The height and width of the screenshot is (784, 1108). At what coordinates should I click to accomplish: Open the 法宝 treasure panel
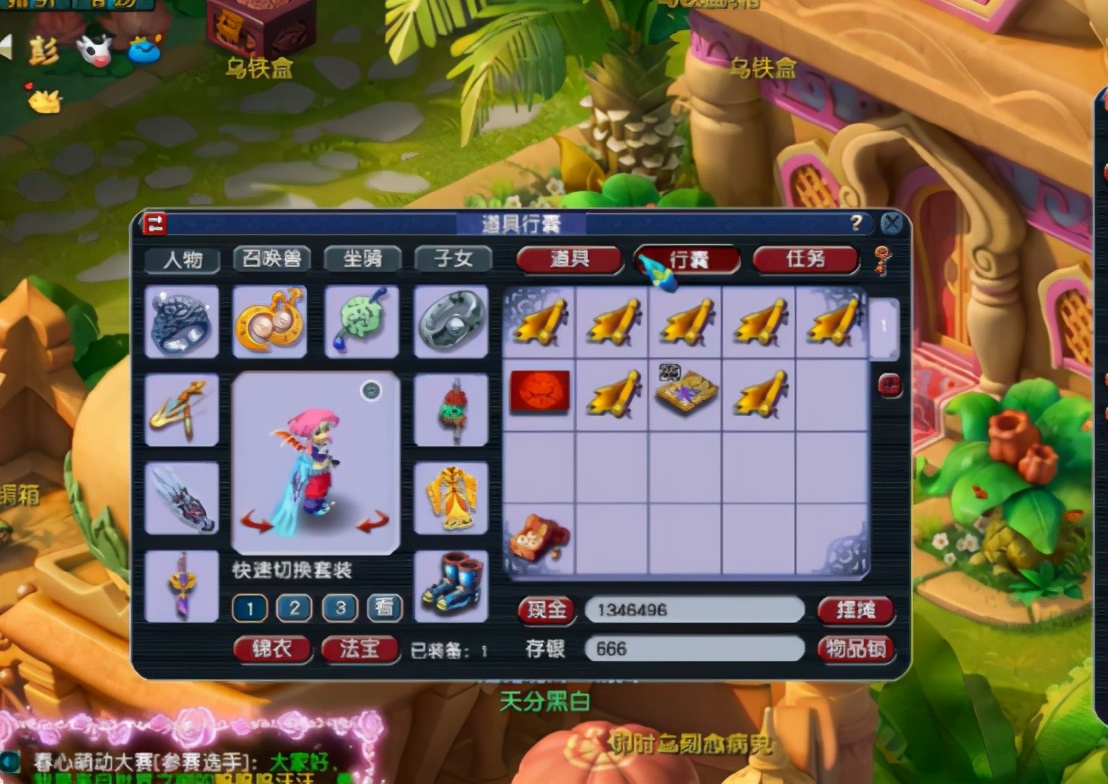pyautogui.click(x=360, y=649)
